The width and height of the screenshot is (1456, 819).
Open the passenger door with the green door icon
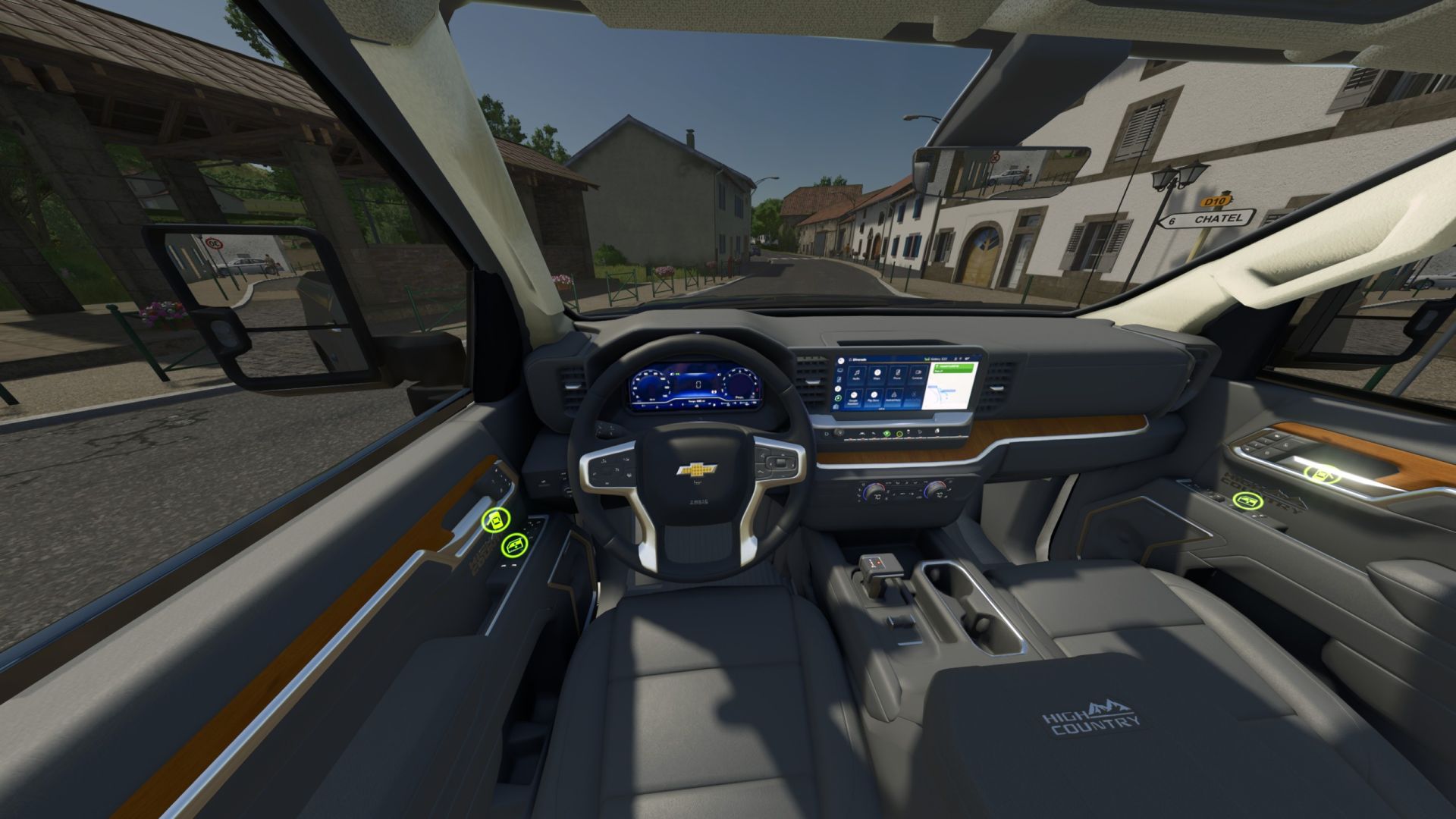click(1322, 475)
